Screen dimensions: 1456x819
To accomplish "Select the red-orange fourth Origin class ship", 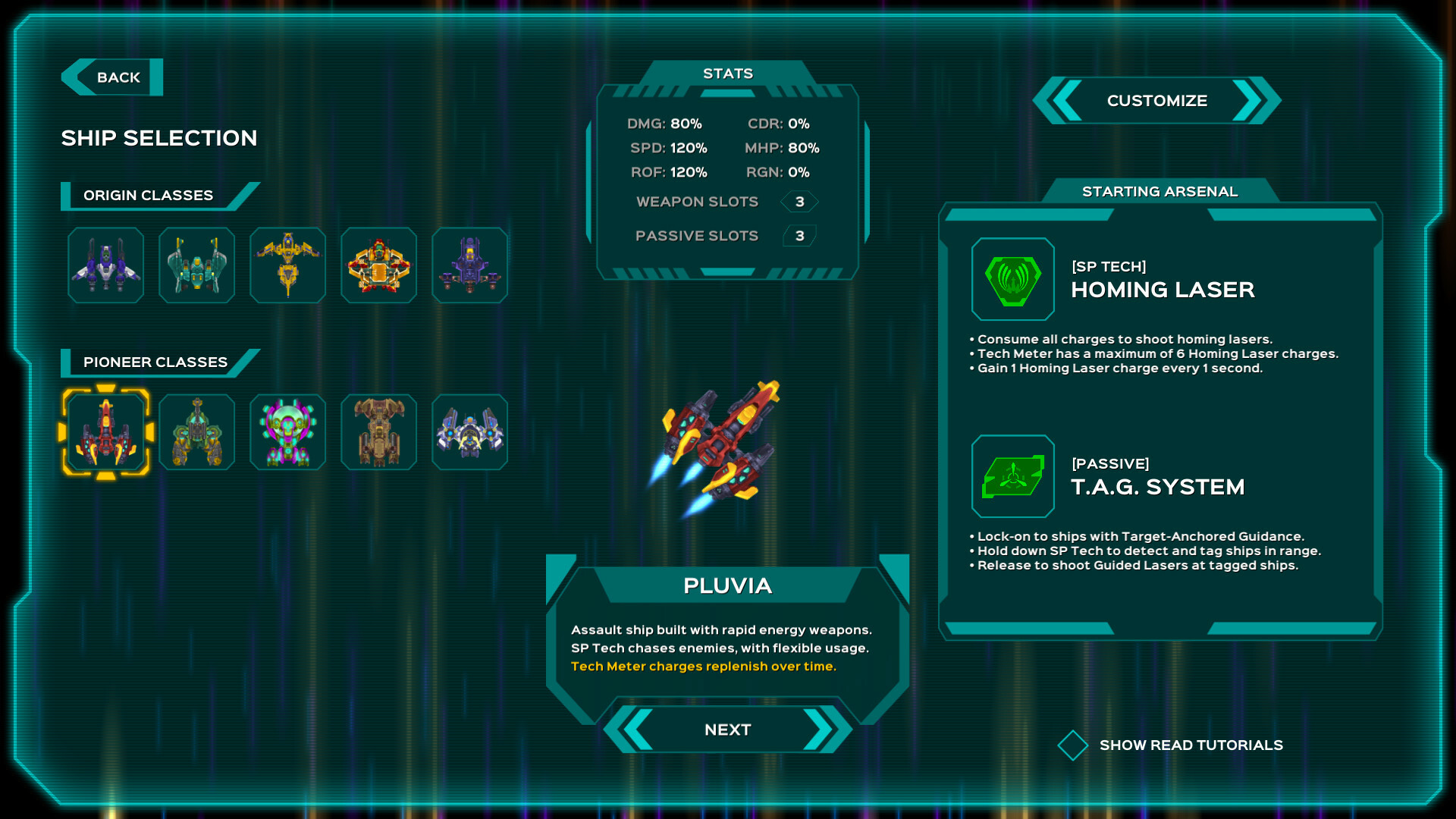I will pos(378,265).
